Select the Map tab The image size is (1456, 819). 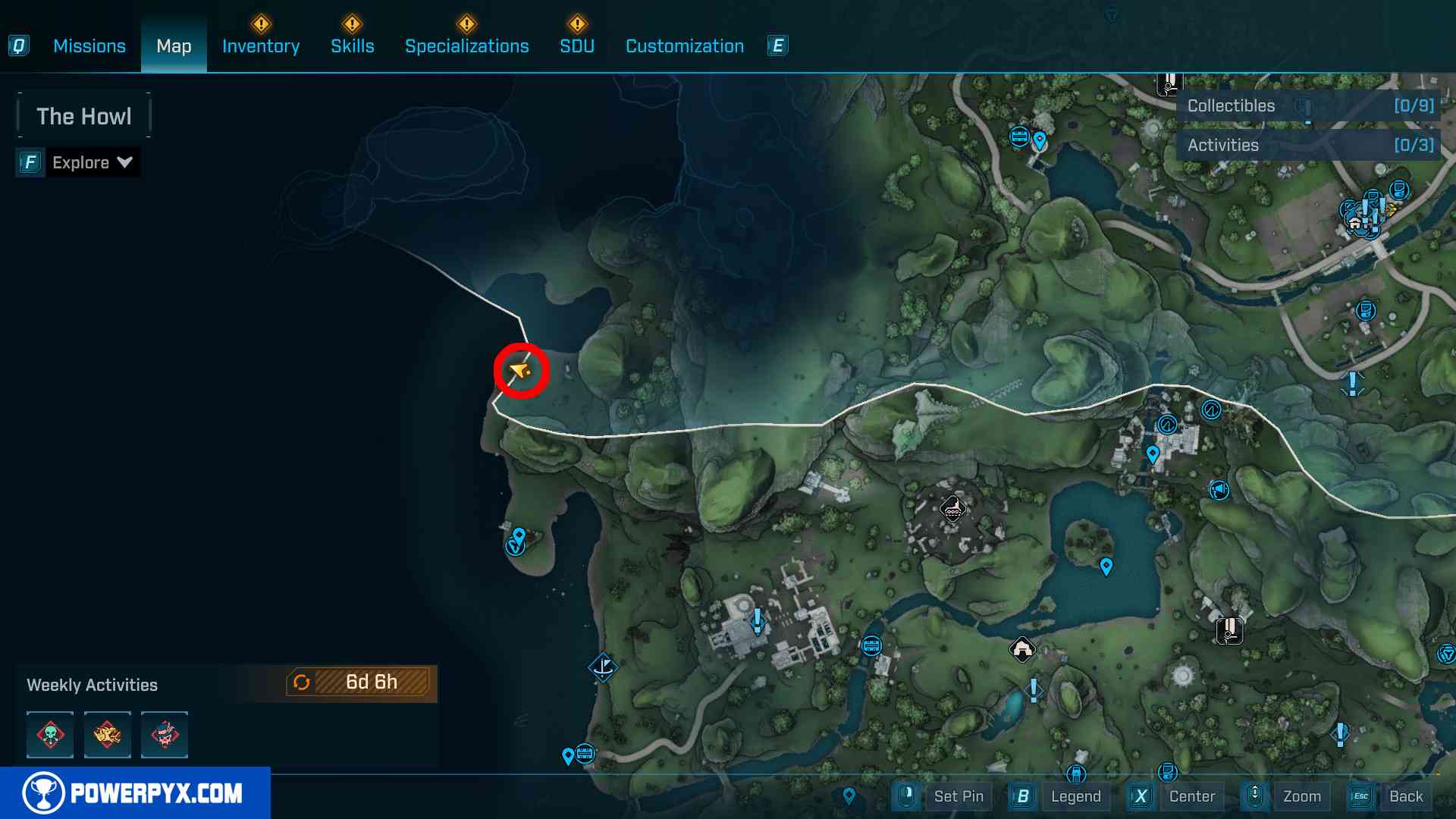click(x=174, y=46)
